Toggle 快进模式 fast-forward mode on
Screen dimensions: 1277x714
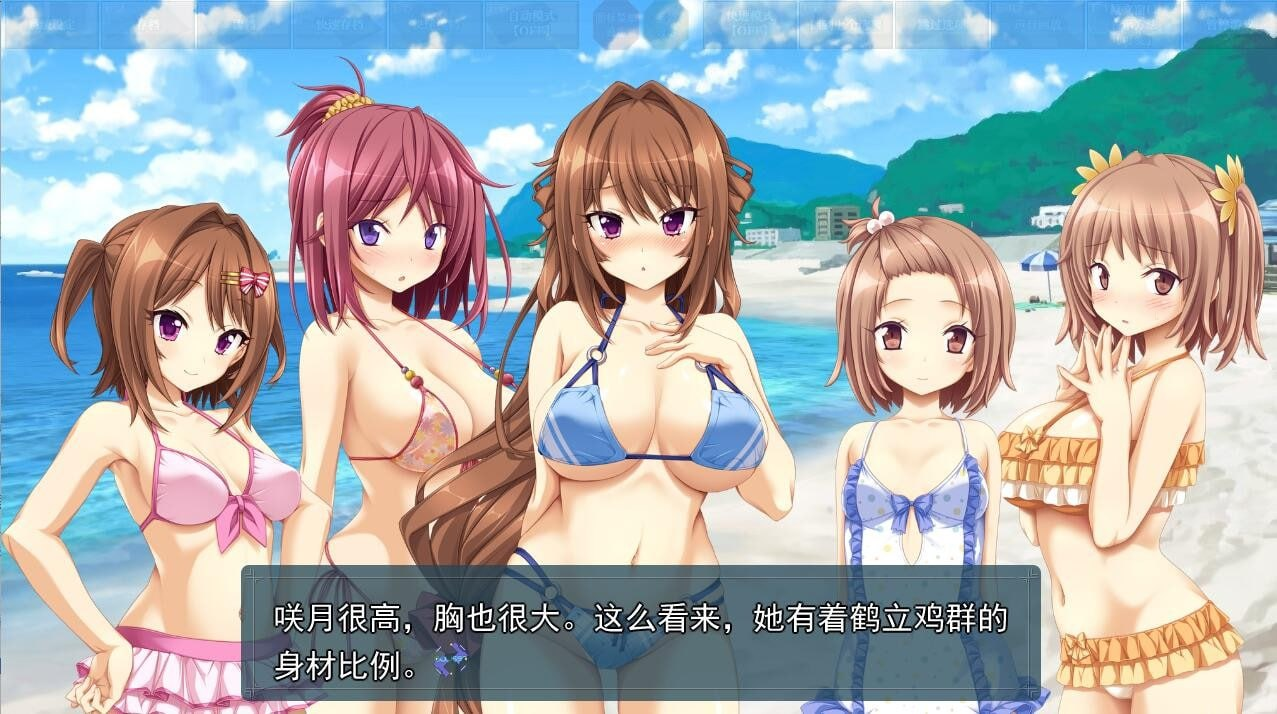750,24
